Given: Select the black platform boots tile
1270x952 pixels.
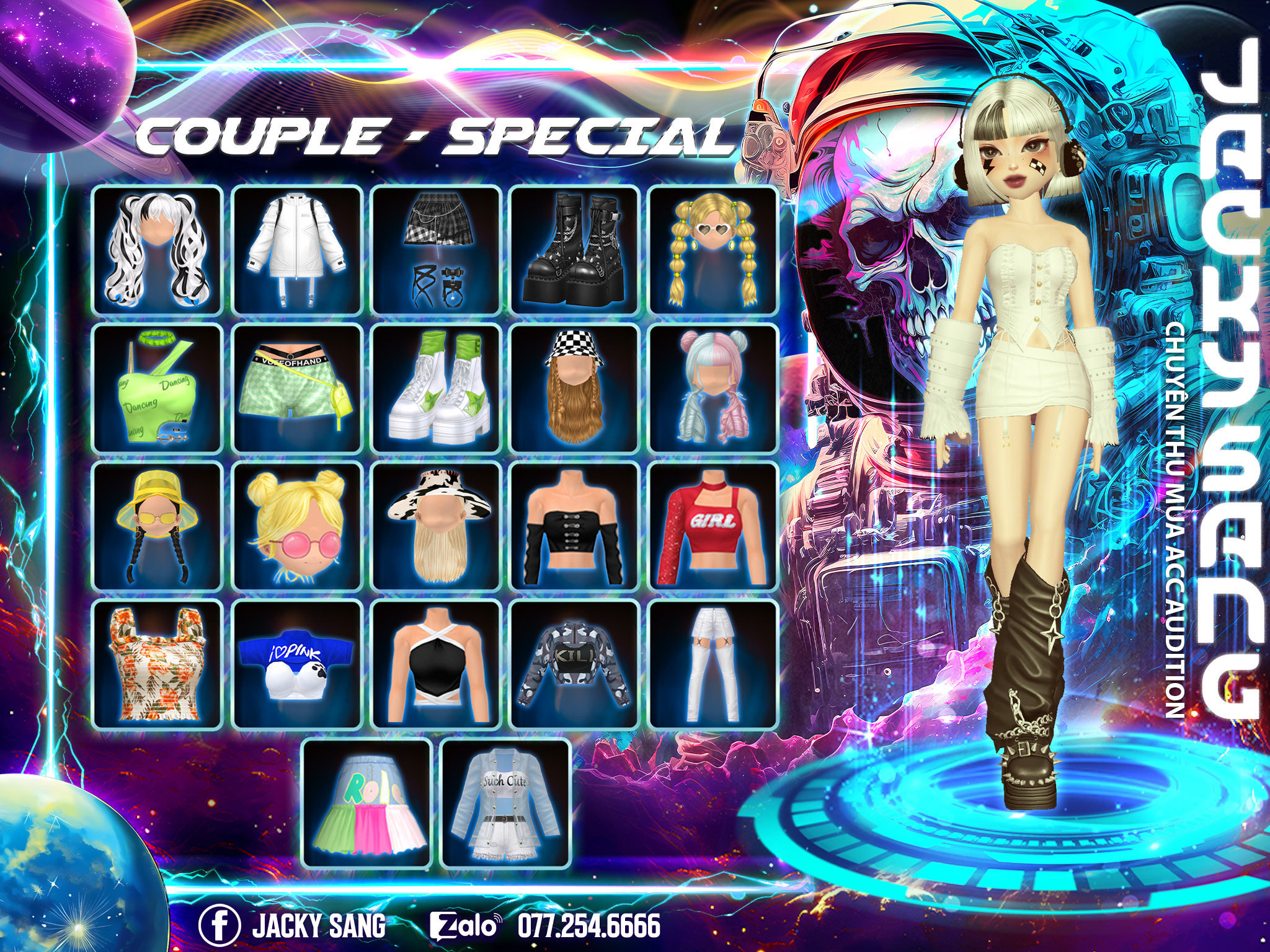Looking at the screenshot, I should pos(574,250).
